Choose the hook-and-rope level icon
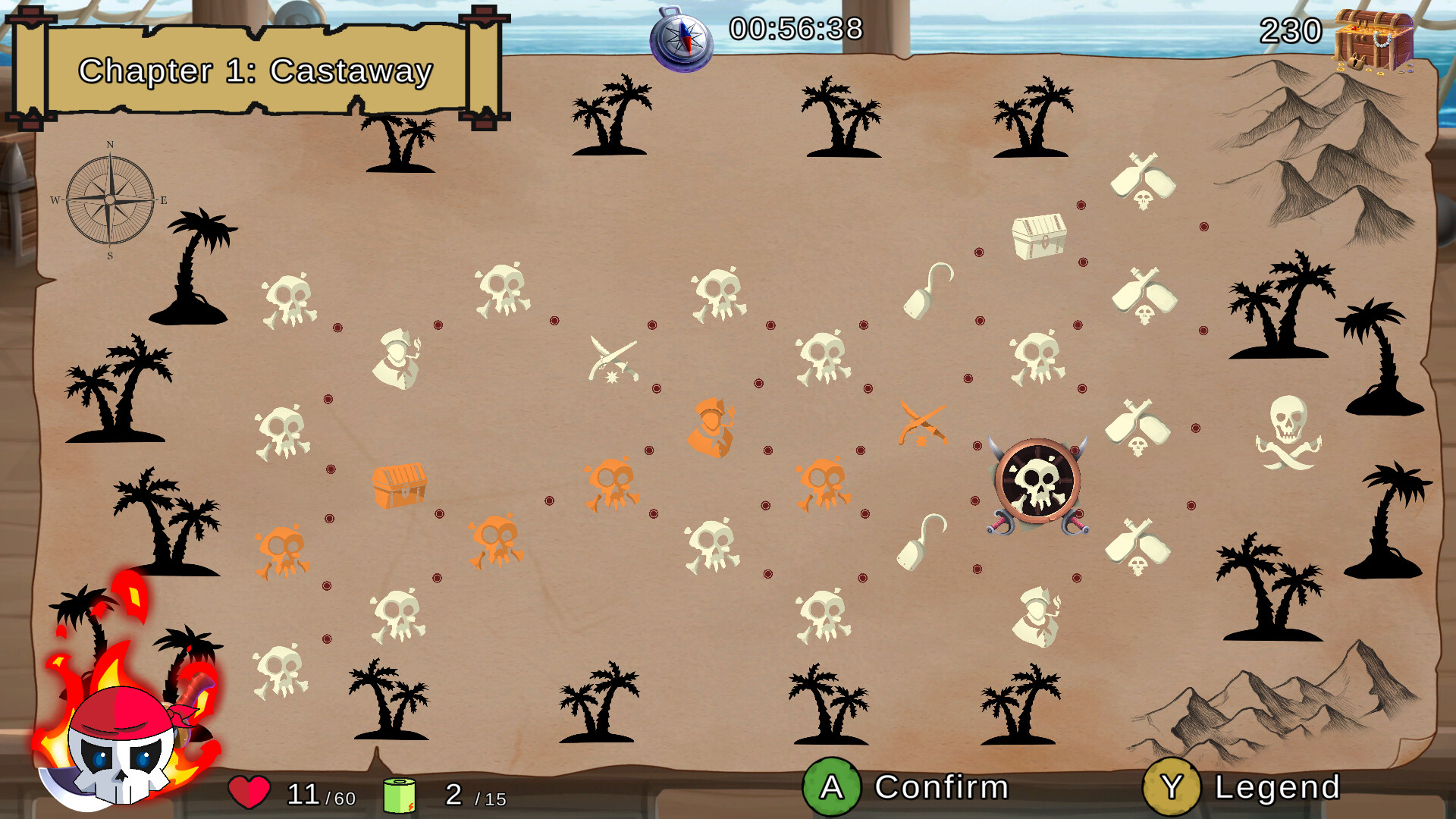The image size is (1456, 819). pos(927,292)
